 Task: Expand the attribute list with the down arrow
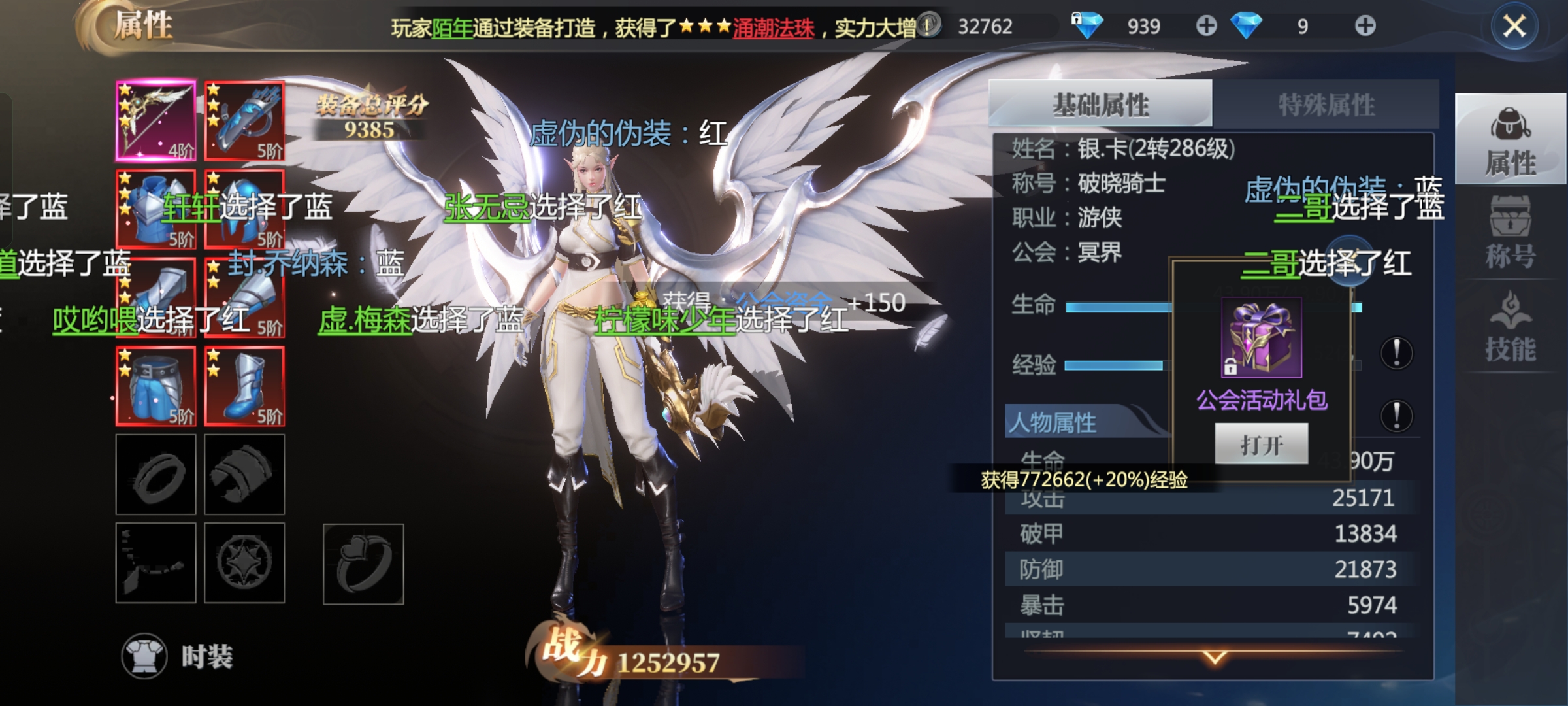[1214, 657]
